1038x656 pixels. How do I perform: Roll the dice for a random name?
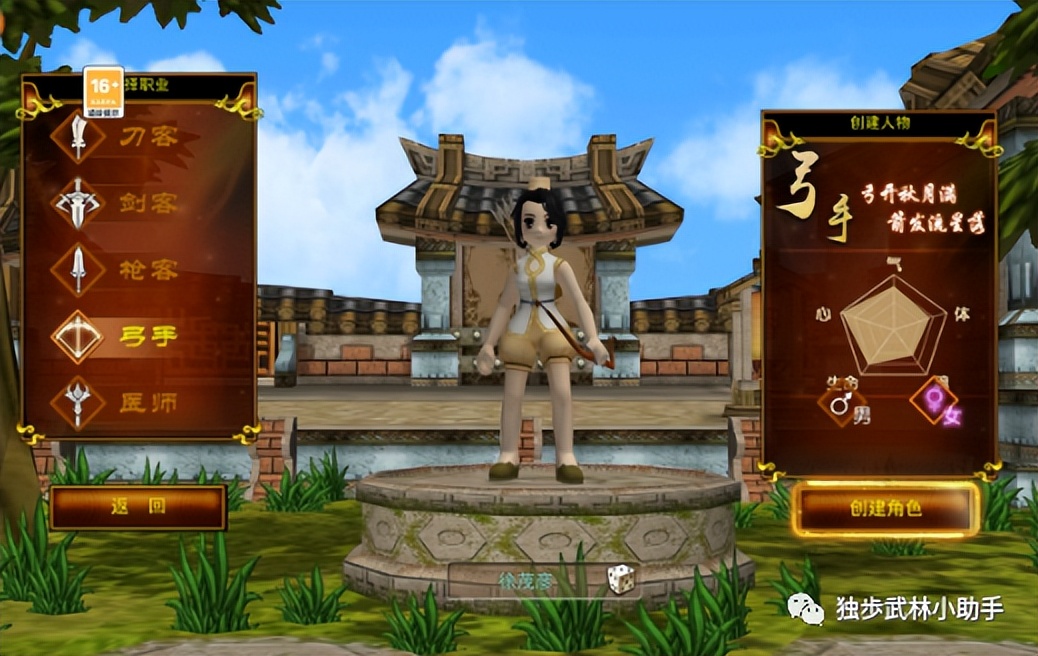[622, 579]
